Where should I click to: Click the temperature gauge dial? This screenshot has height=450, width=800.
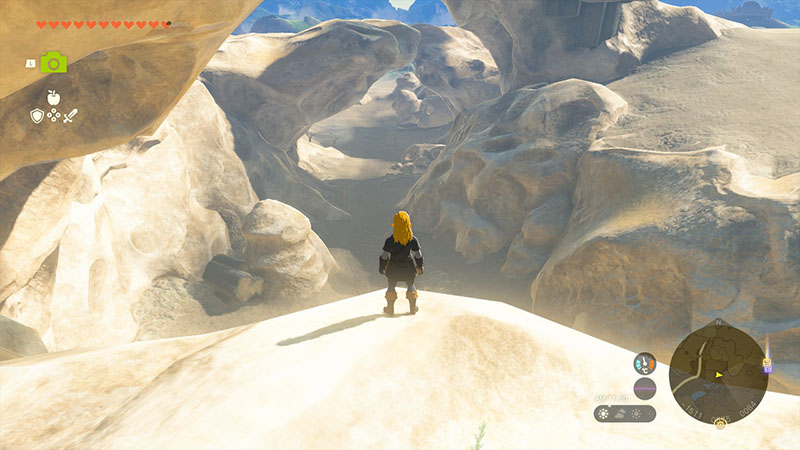645,363
